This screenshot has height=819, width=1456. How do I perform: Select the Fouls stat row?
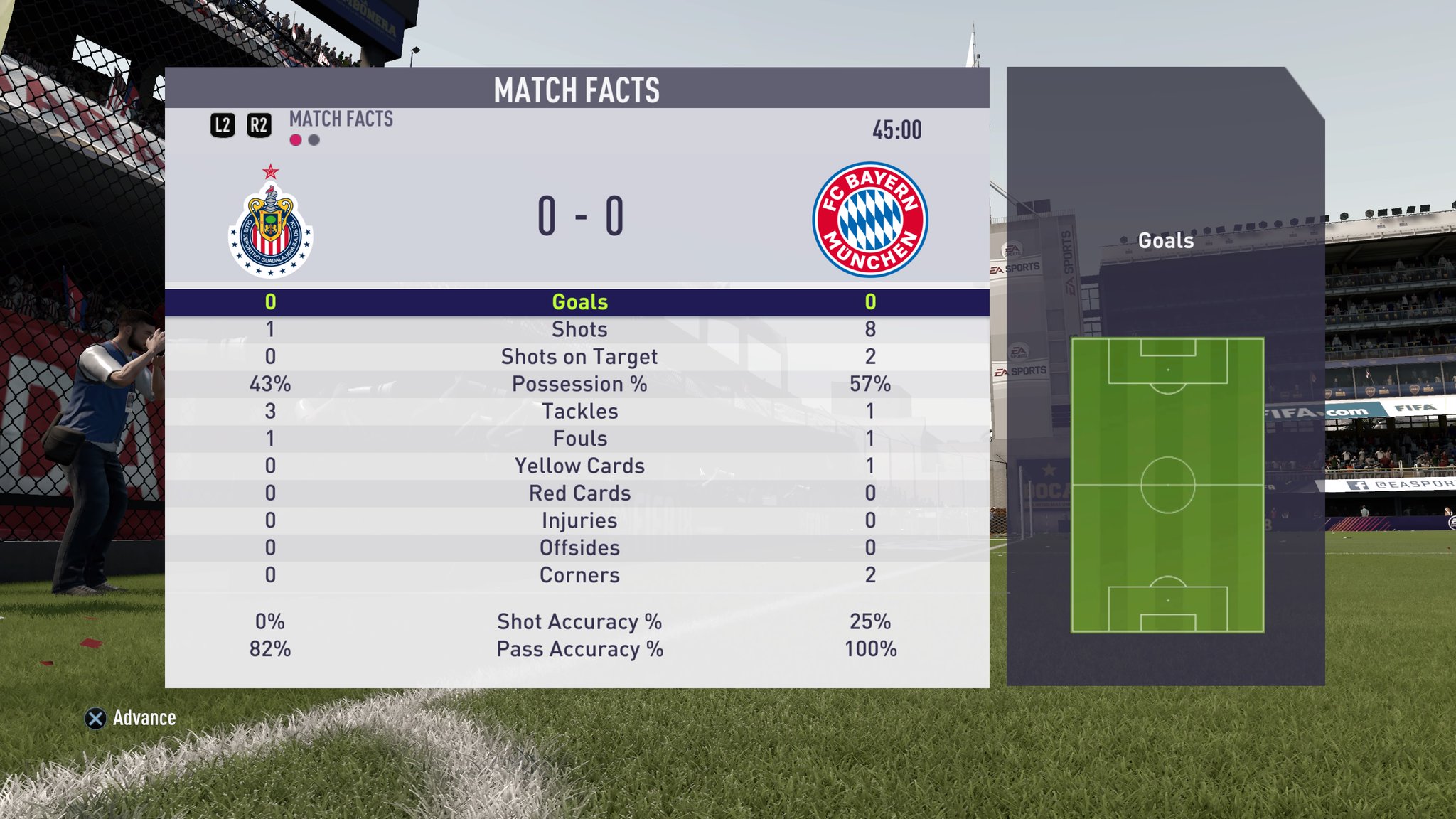coord(579,439)
